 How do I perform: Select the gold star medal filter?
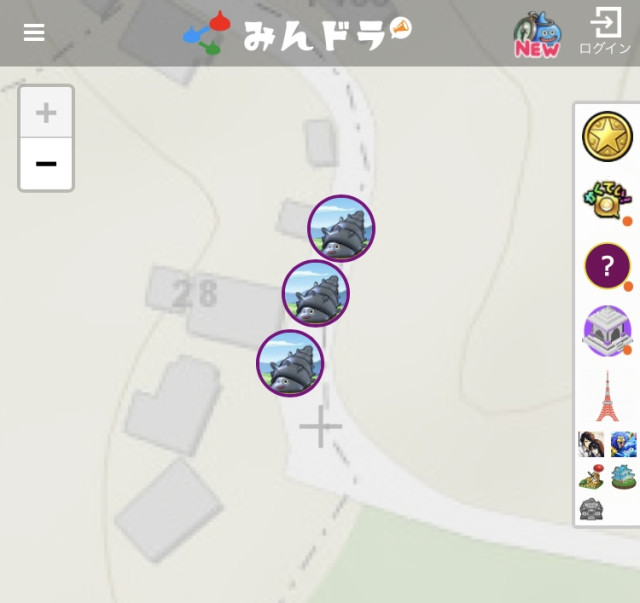pyautogui.click(x=607, y=137)
